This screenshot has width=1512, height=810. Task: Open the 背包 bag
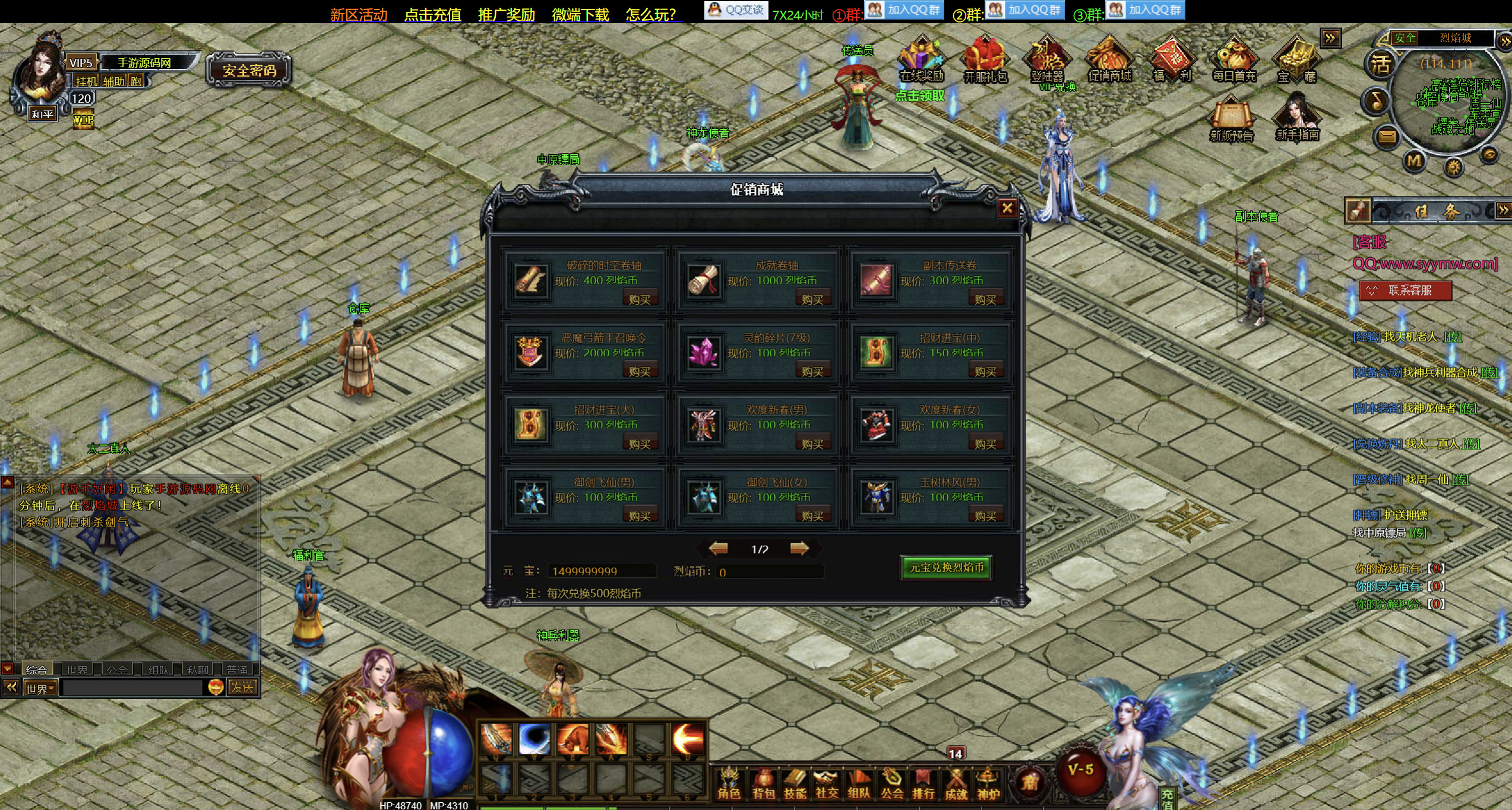[x=763, y=784]
